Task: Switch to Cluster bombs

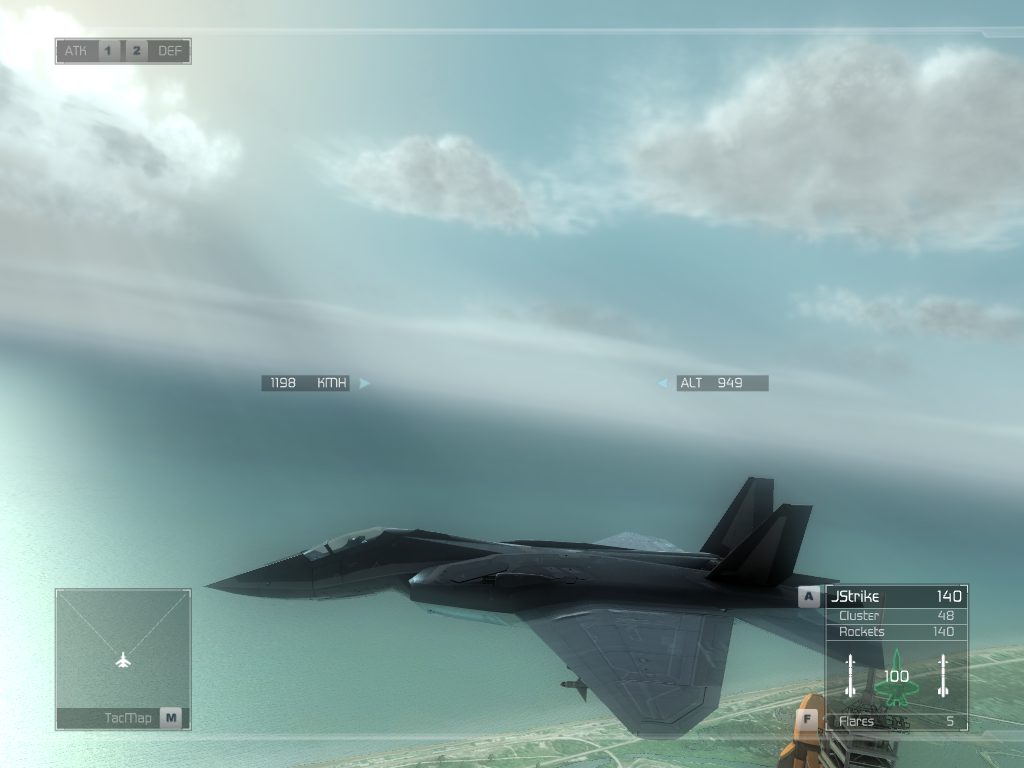Action: click(895, 616)
